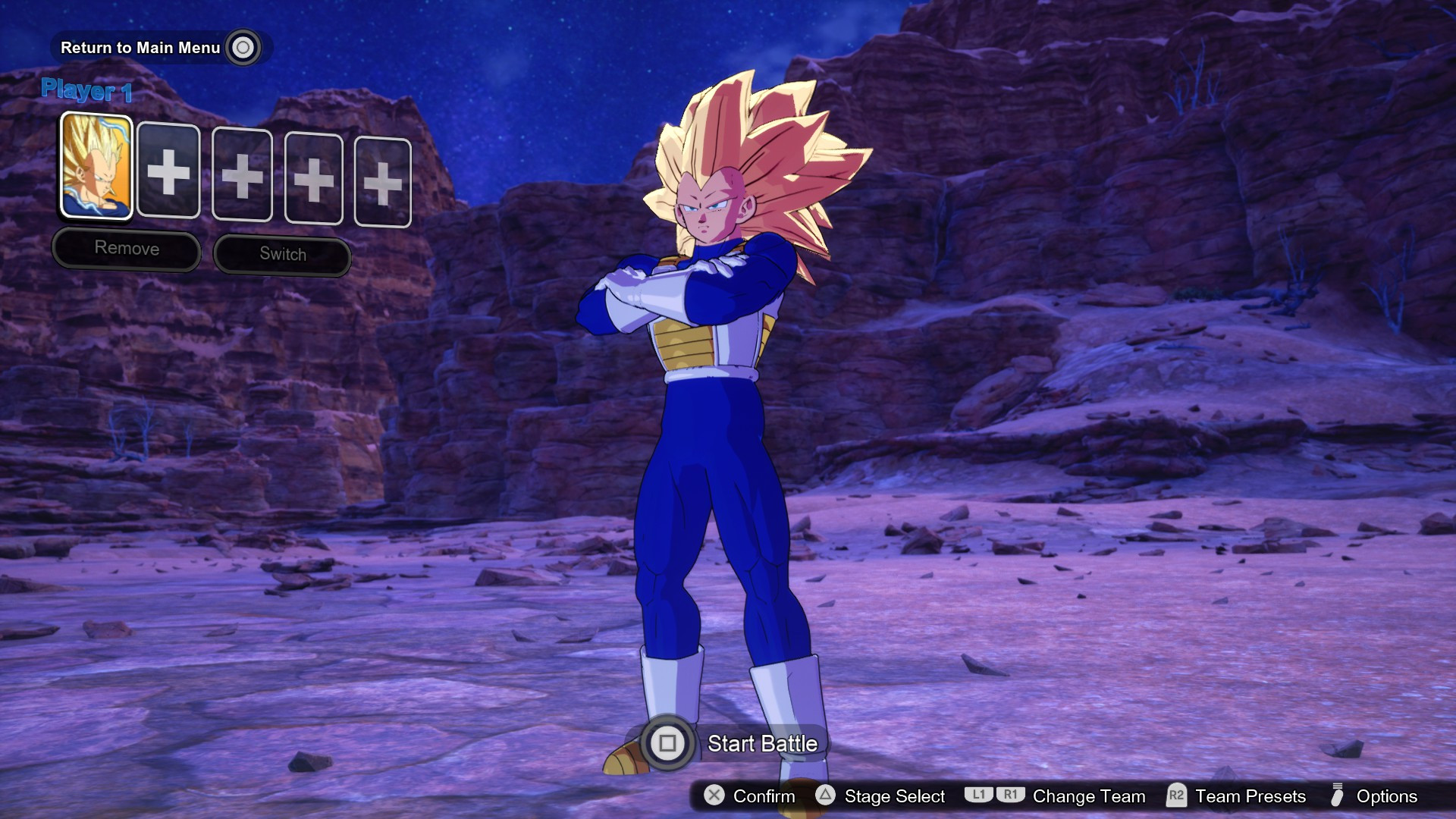1456x819 pixels.
Task: Select the Triangle Stage Select icon
Action: pyautogui.click(x=824, y=796)
